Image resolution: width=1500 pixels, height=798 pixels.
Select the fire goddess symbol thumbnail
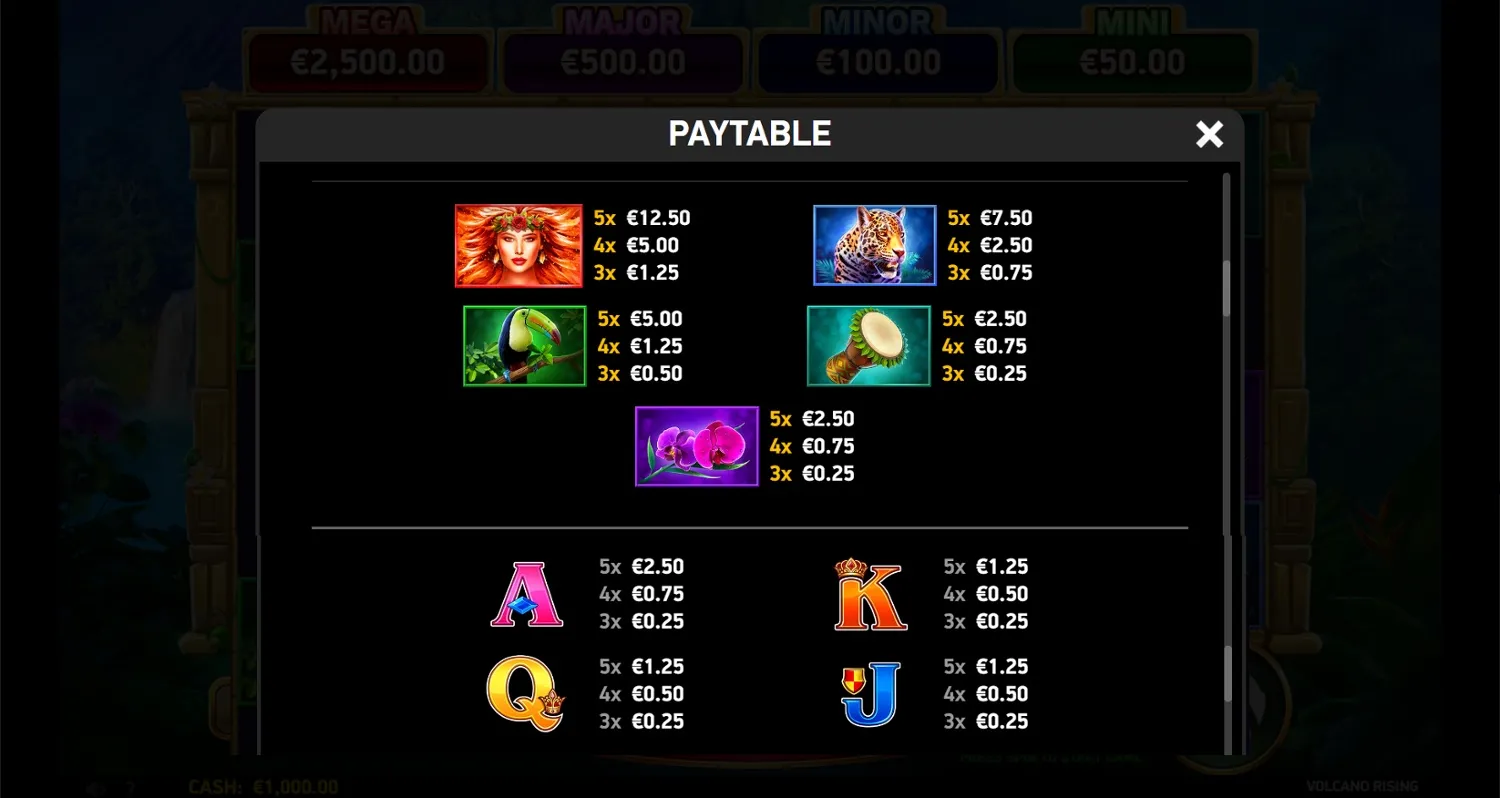518,245
